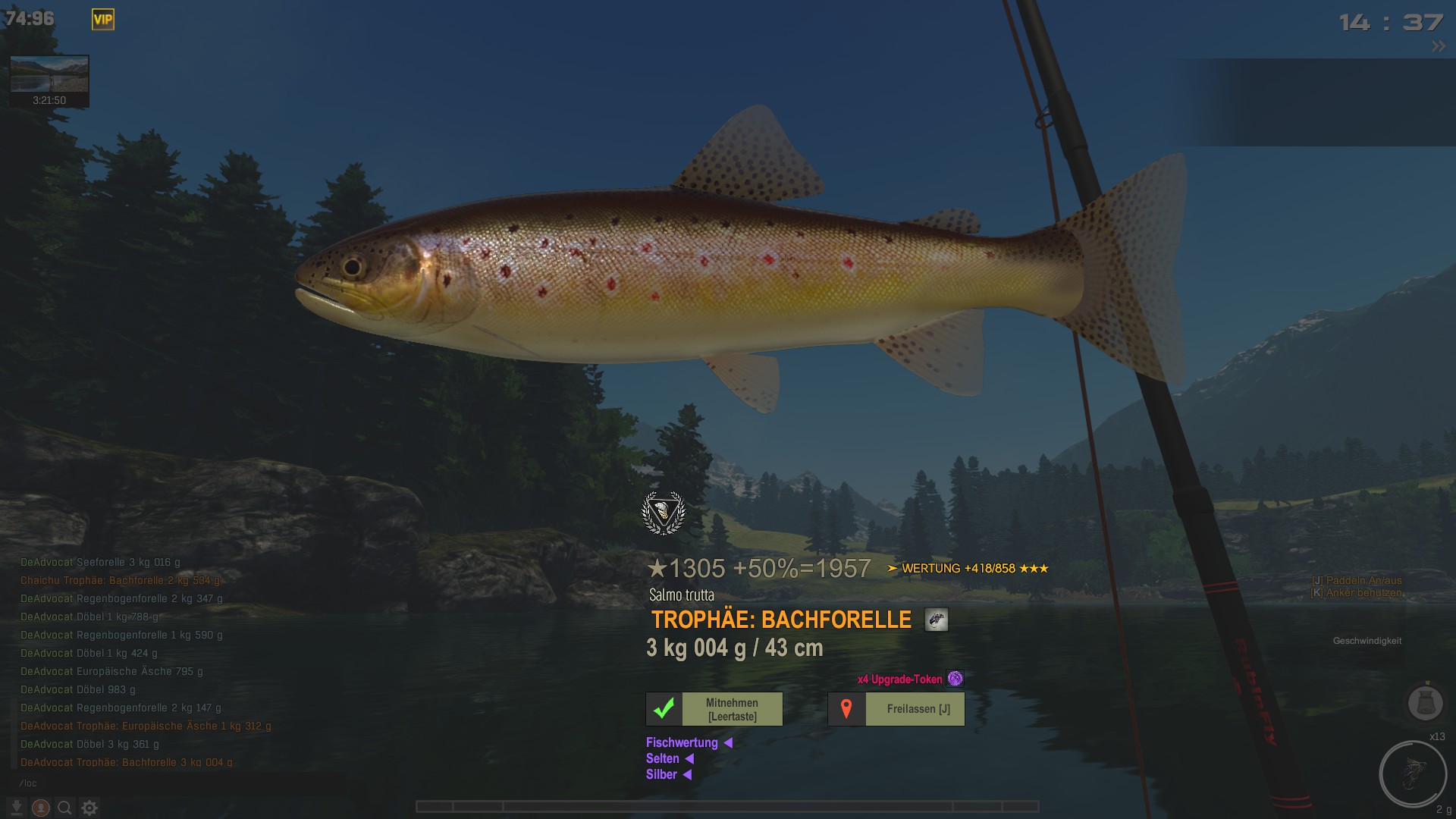This screenshot has height=819, width=1456.
Task: Open the orange player profile icon
Action: 41,808
